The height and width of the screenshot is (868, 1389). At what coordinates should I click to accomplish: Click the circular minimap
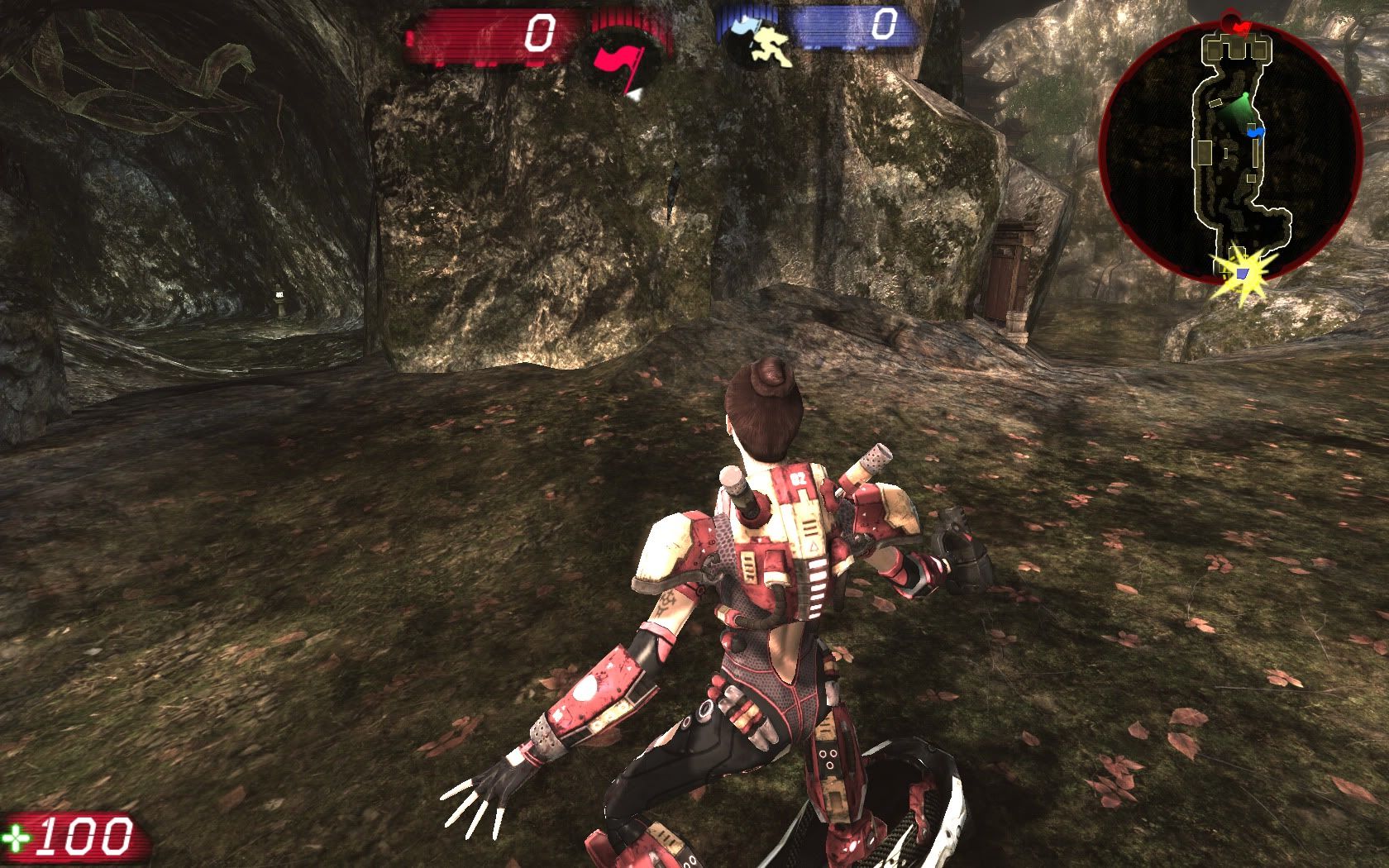[x=1232, y=149]
